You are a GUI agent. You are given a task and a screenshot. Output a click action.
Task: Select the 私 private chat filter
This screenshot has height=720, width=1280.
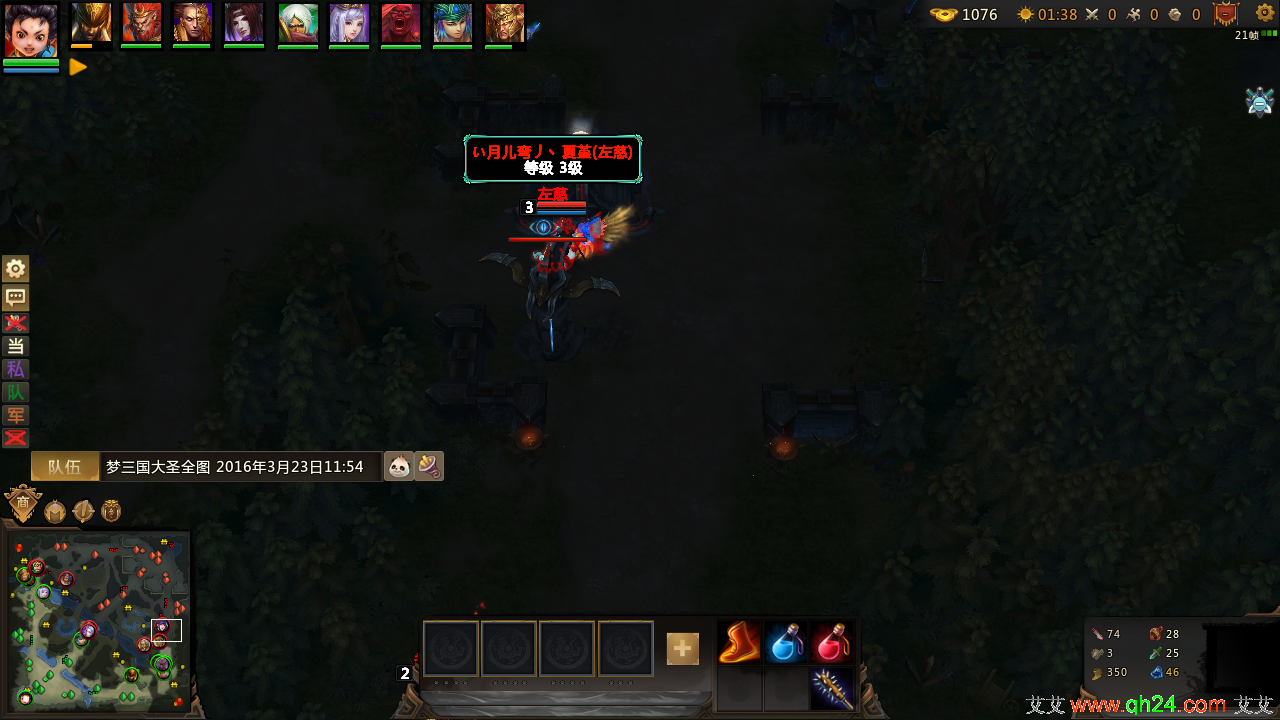(16, 369)
